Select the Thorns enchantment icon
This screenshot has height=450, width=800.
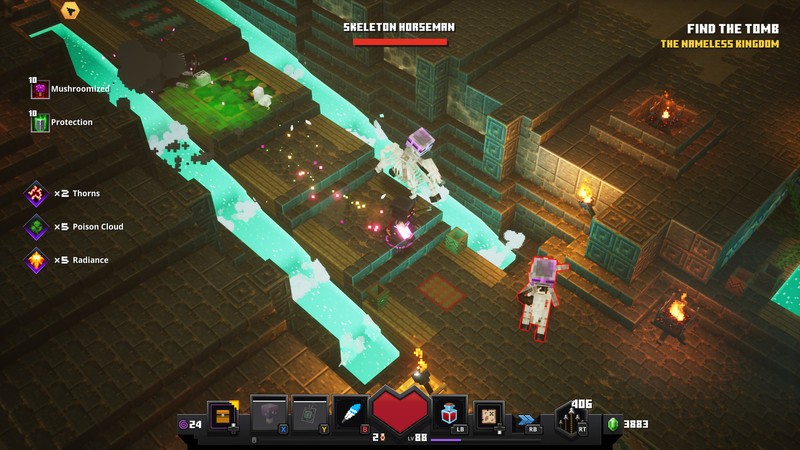[x=37, y=194]
